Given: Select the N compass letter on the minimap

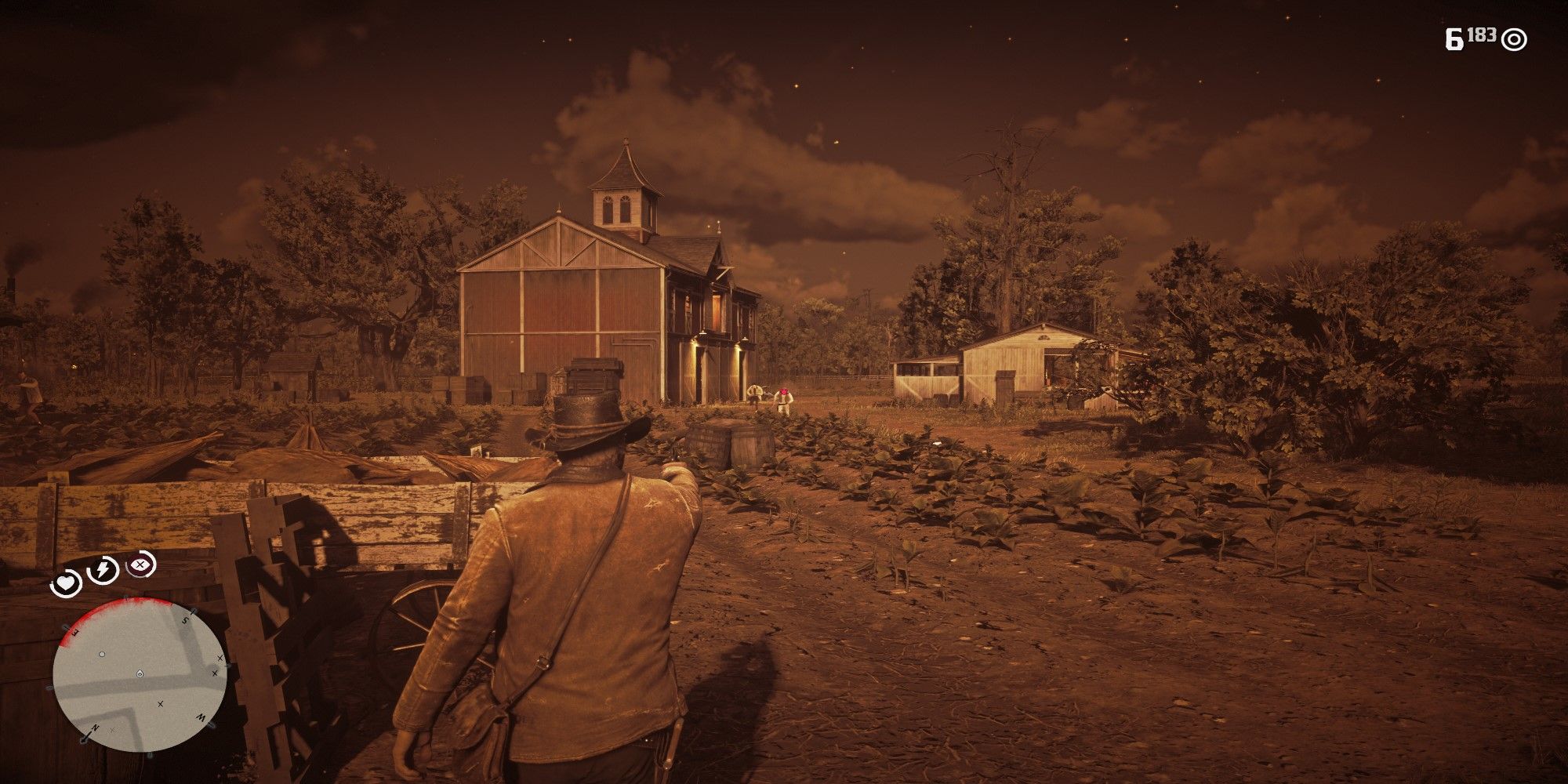Looking at the screenshot, I should coord(95,728).
